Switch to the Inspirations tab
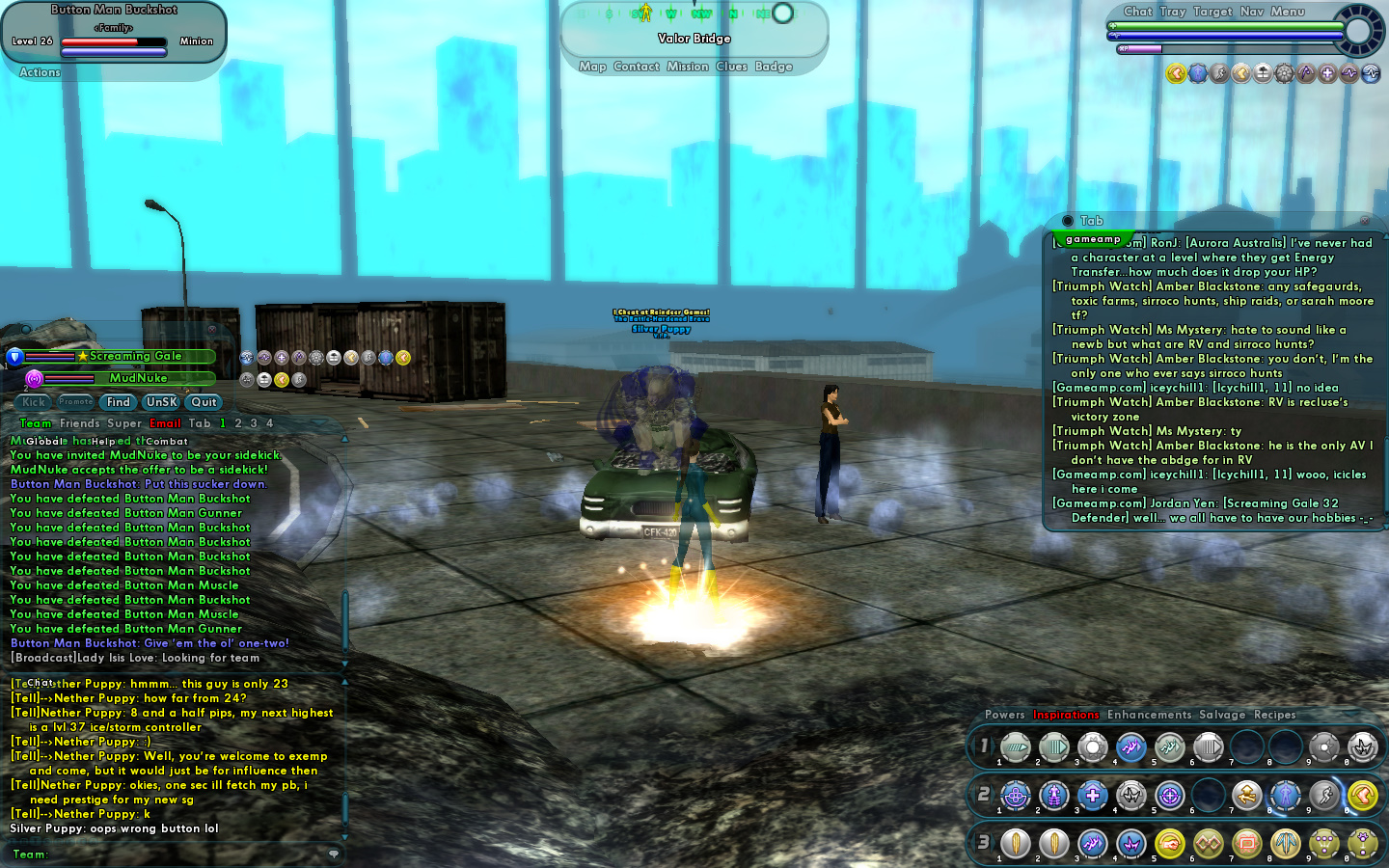Image resolution: width=1389 pixels, height=868 pixels. coord(1066,715)
